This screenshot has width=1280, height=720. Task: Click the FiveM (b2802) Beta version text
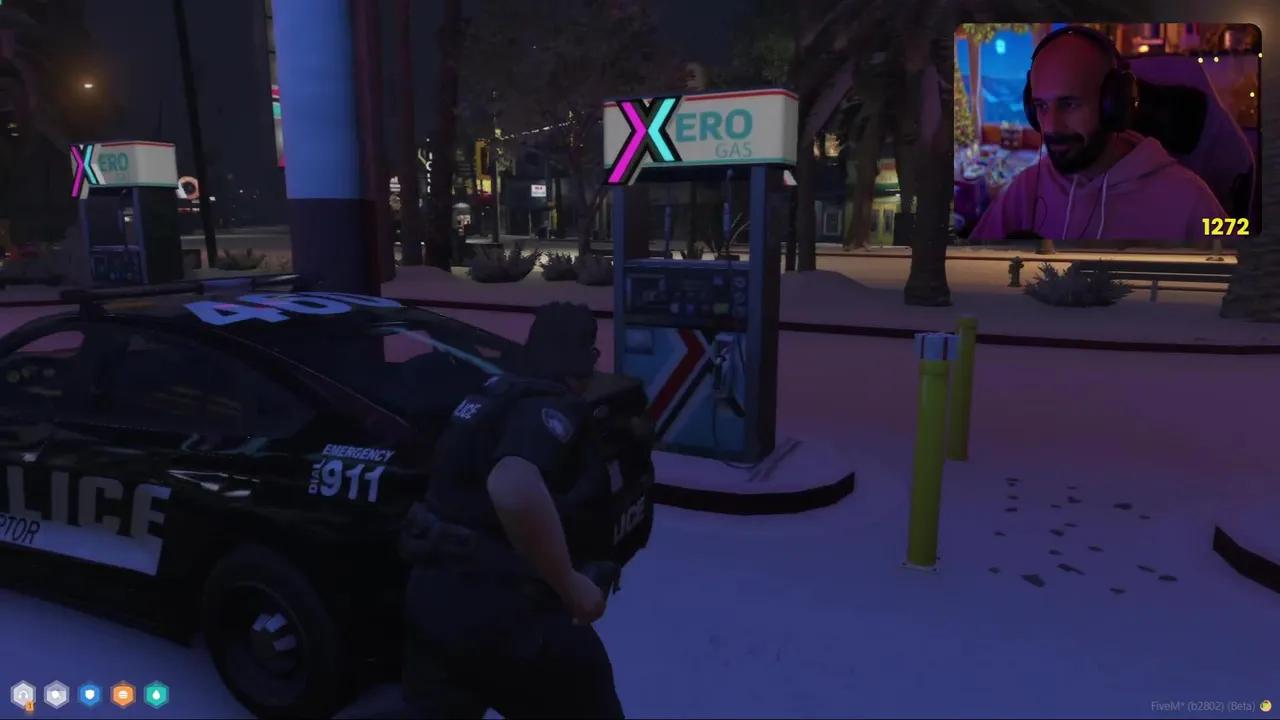pyautogui.click(x=1203, y=706)
